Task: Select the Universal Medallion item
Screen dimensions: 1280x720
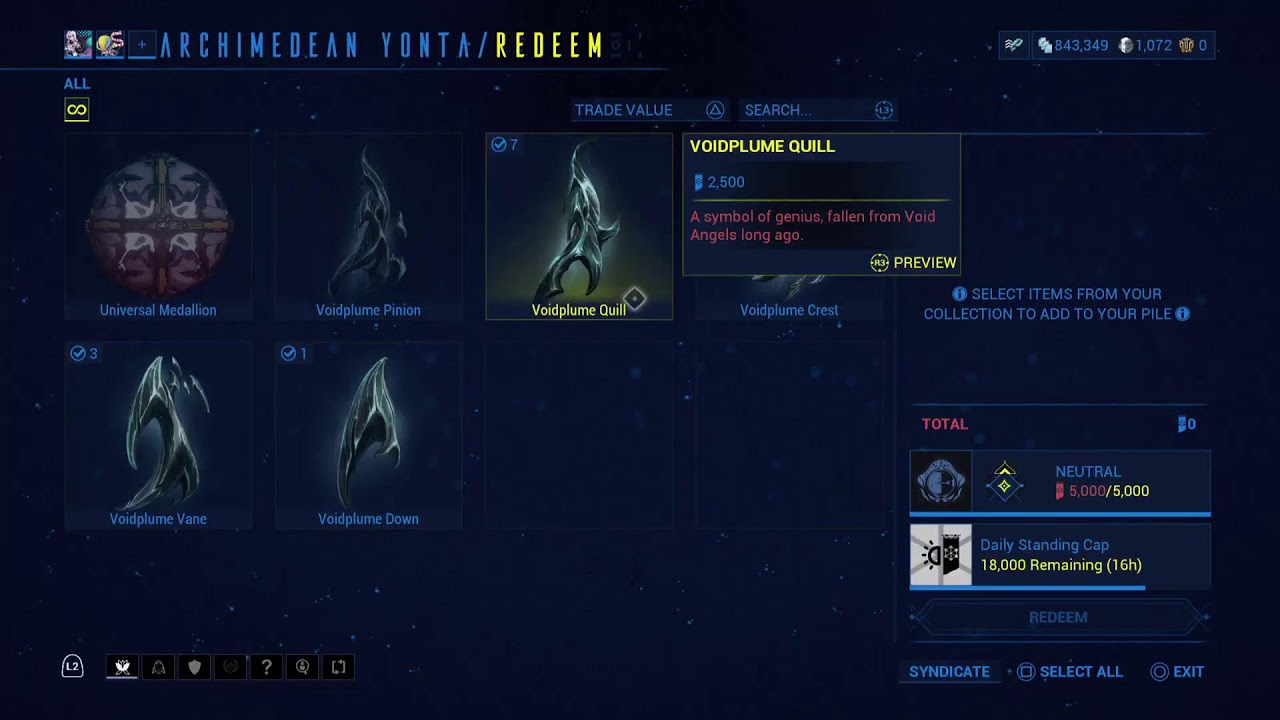Action: pyautogui.click(x=158, y=226)
